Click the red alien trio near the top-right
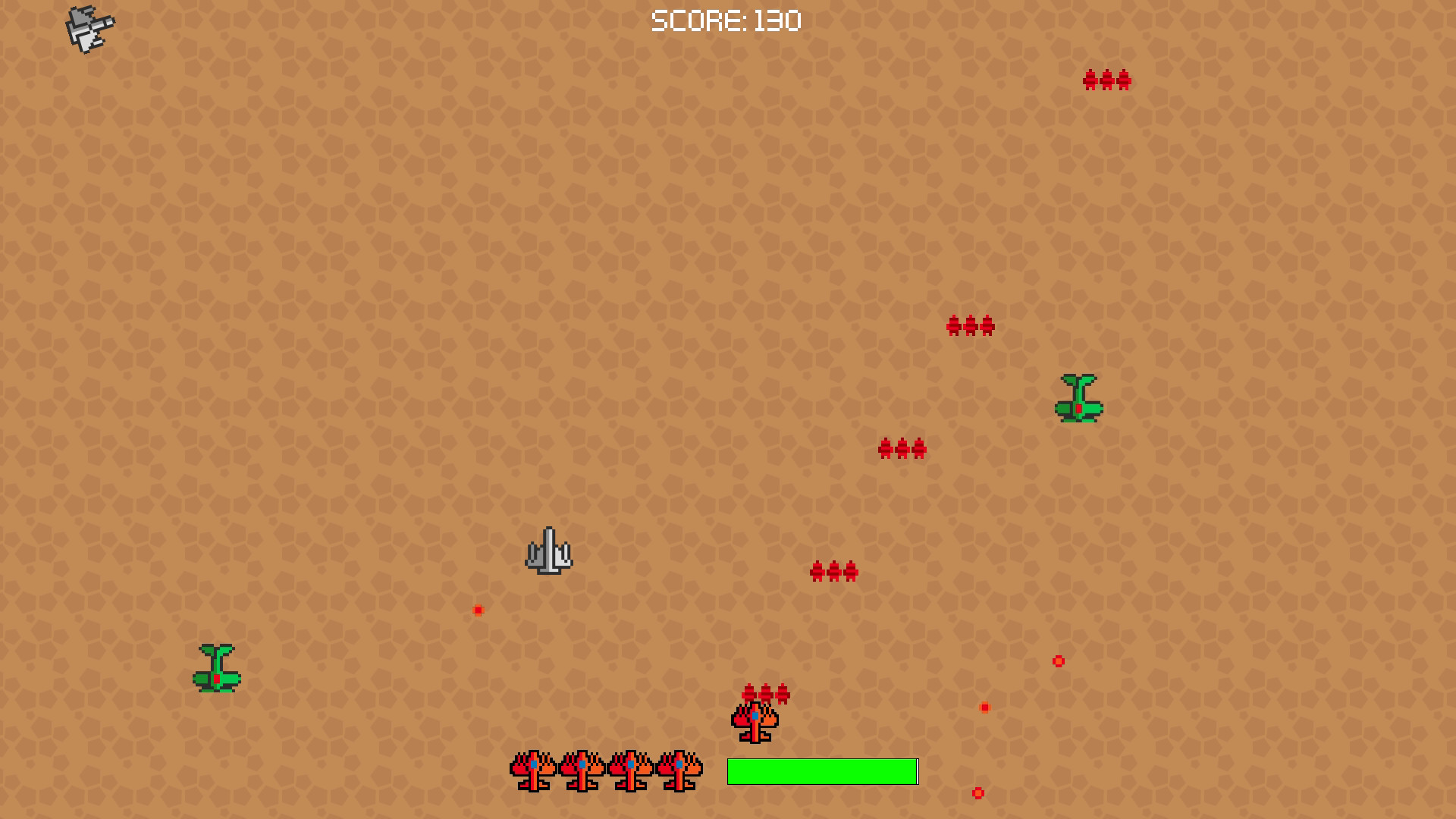Screen dimensions: 1456x819 (1107, 80)
